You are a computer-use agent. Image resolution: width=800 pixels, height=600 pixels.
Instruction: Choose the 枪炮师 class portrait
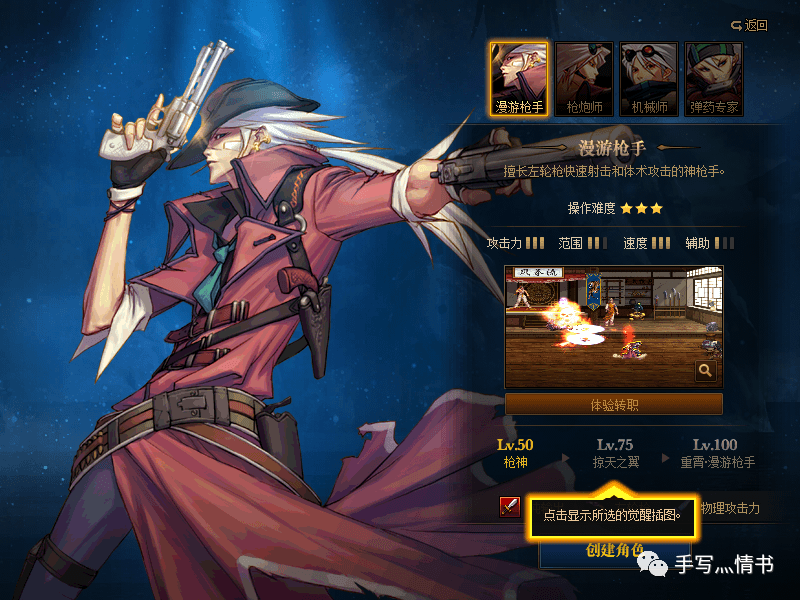pos(584,78)
